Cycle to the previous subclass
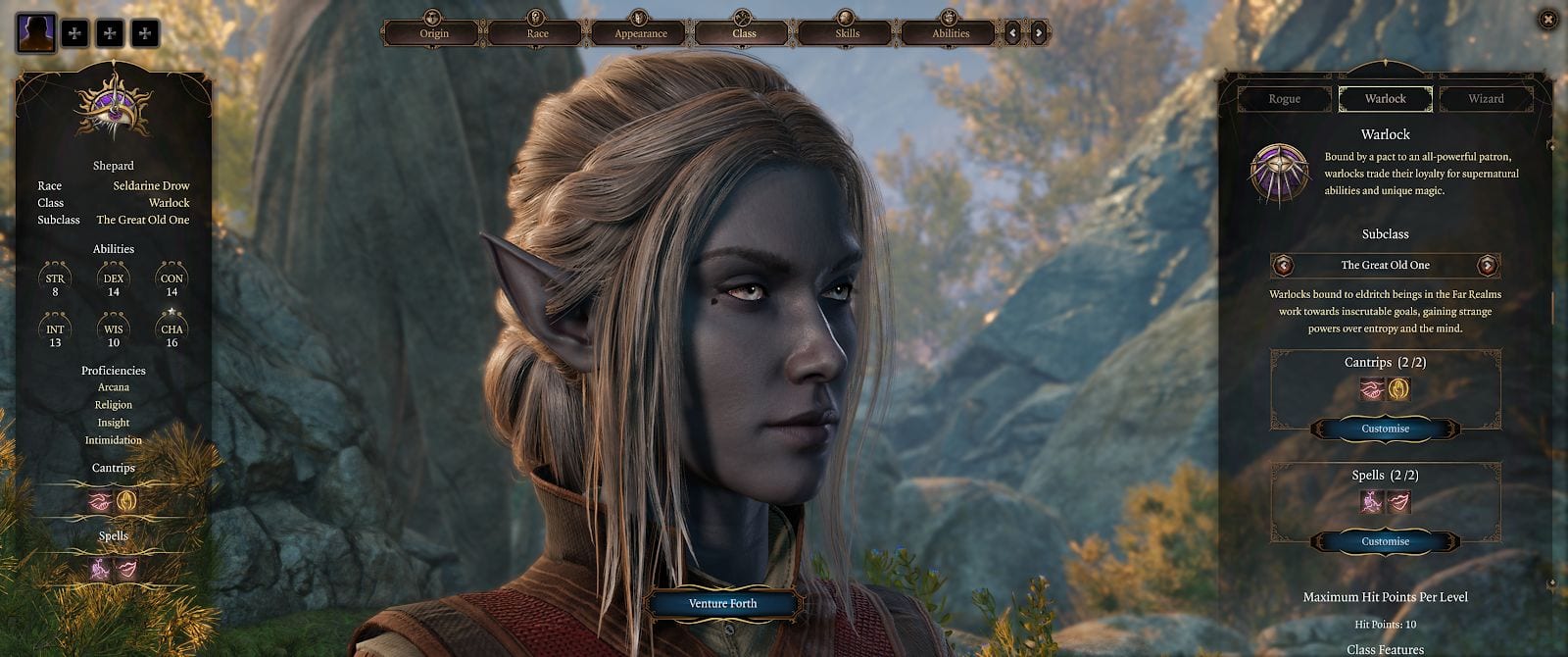This screenshot has height=657, width=1568. click(x=1283, y=266)
